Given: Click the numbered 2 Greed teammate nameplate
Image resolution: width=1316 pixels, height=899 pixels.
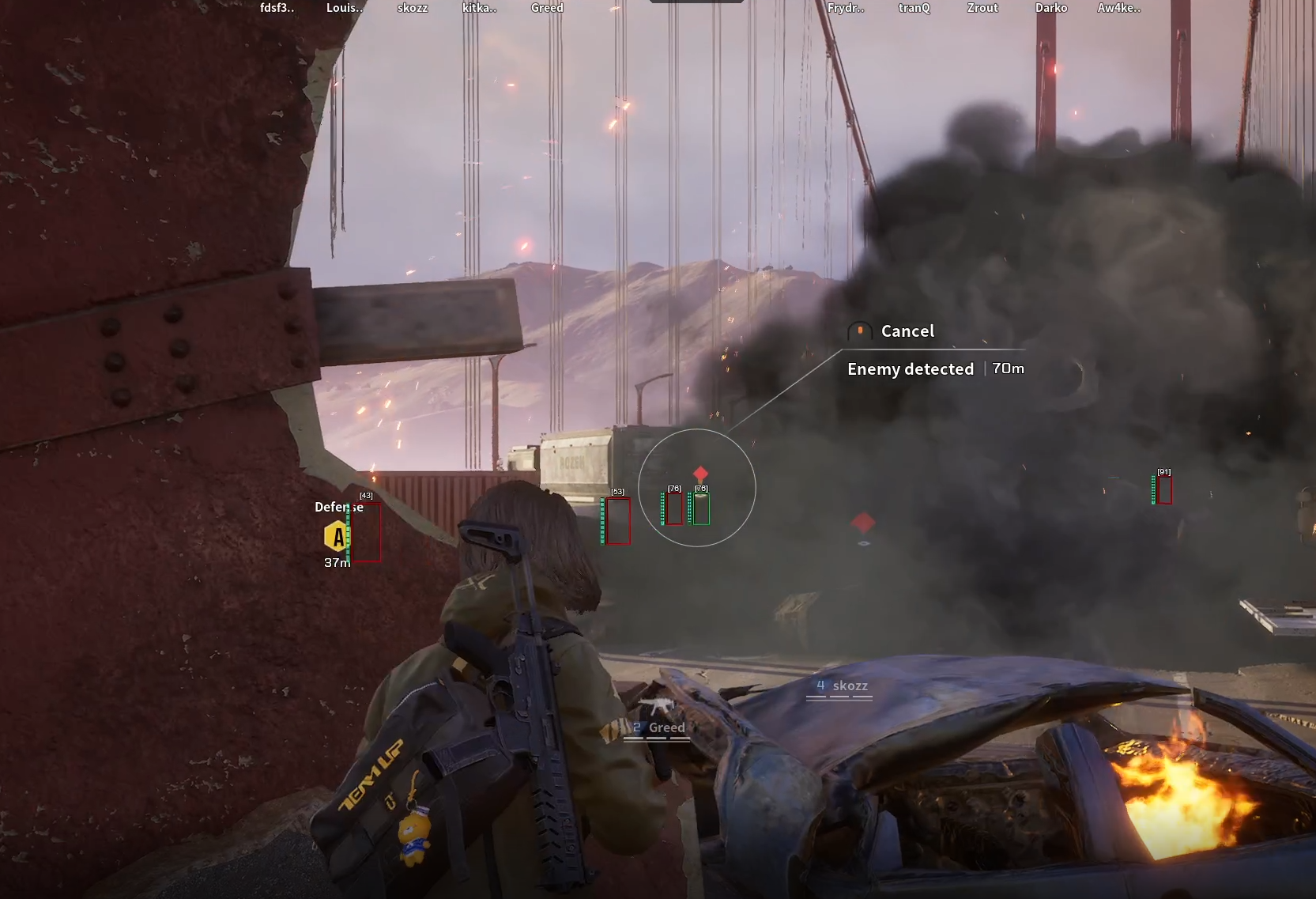Looking at the screenshot, I should 658,728.
